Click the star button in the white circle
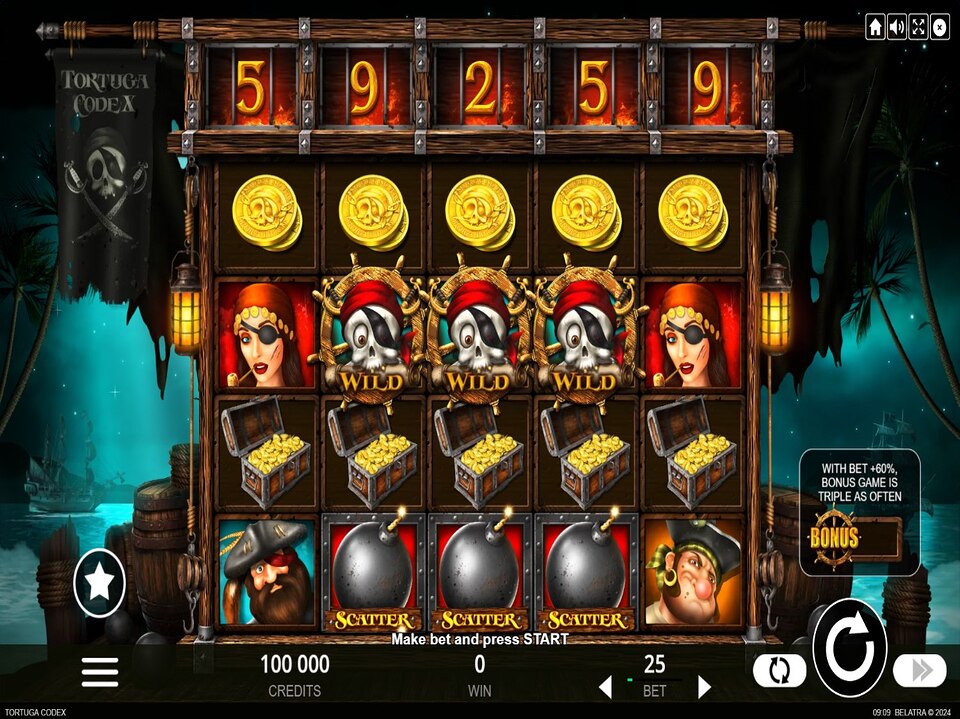Screen dimensions: 960x719 (x=100, y=583)
